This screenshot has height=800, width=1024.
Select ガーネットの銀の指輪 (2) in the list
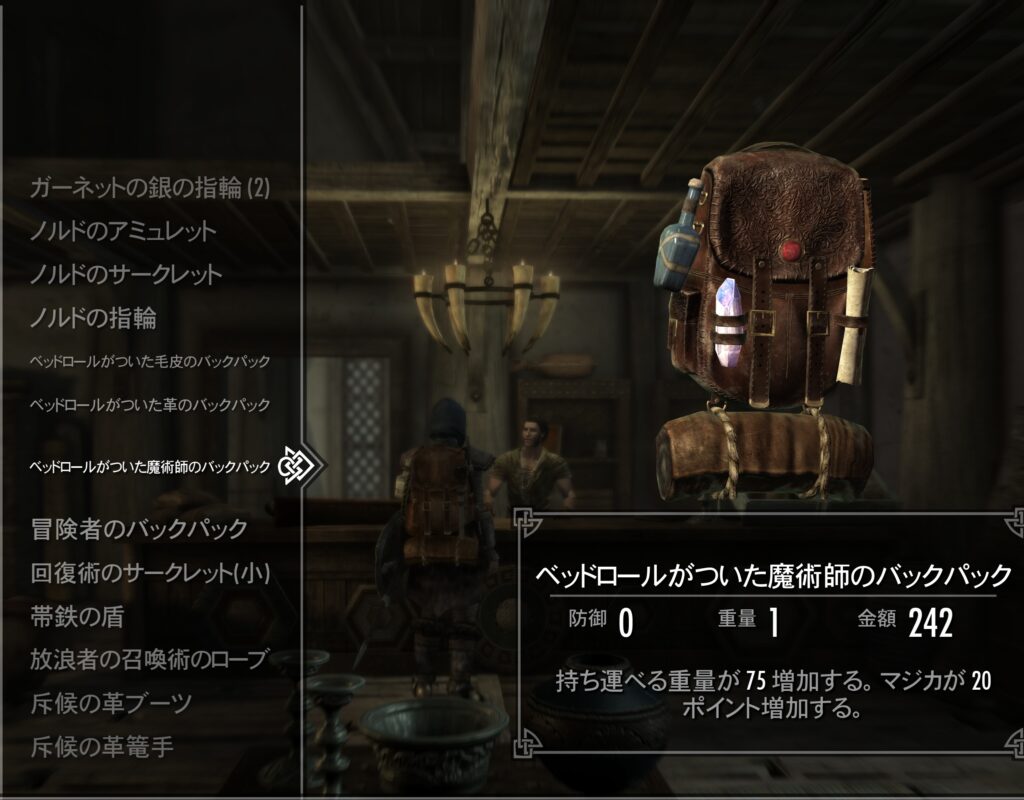(x=151, y=187)
